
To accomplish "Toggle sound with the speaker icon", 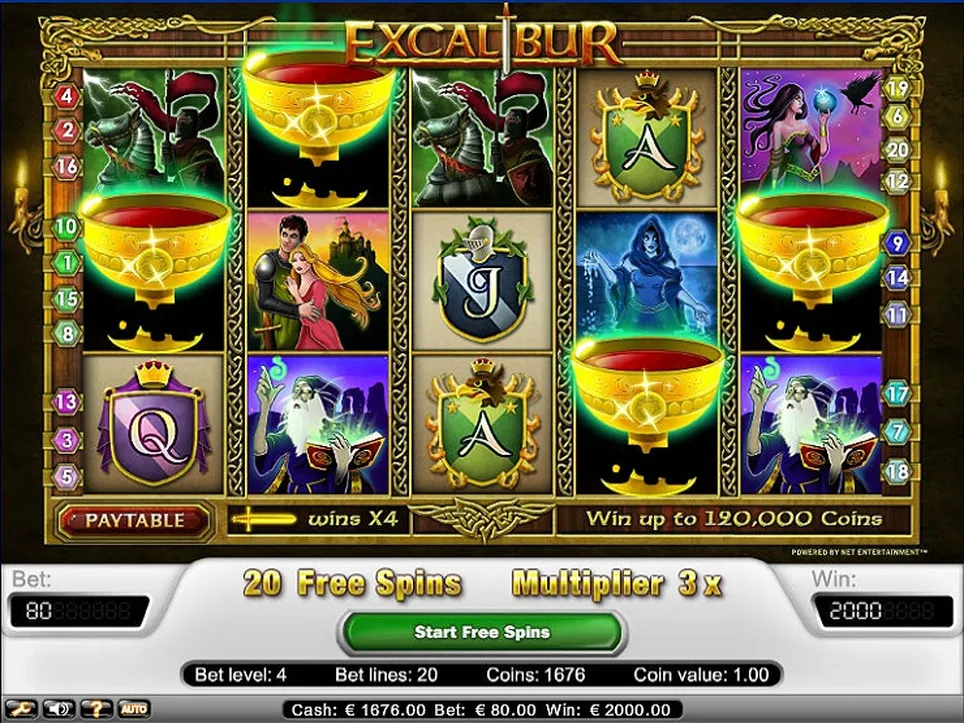I will click(x=57, y=709).
